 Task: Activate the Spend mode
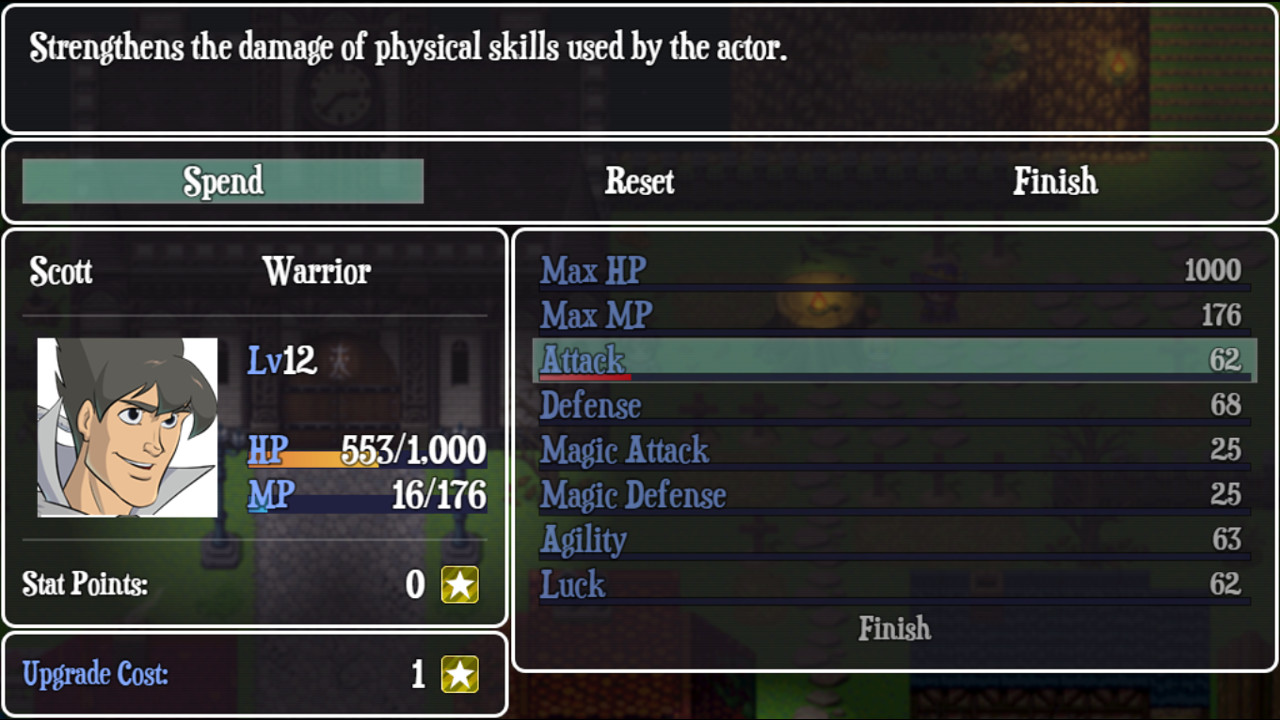pyautogui.click(x=222, y=181)
